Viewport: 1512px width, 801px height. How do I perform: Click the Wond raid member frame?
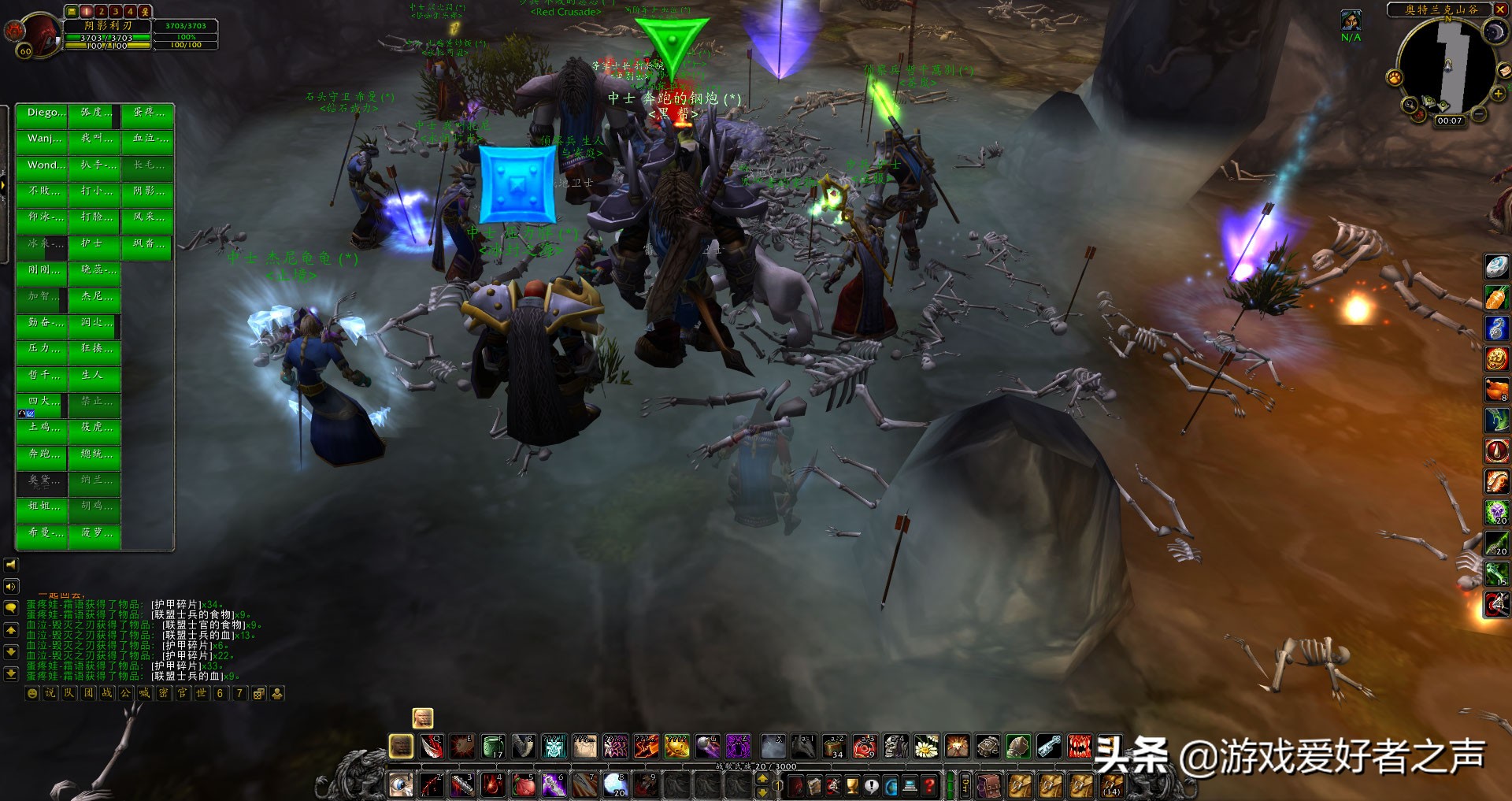tap(42, 165)
